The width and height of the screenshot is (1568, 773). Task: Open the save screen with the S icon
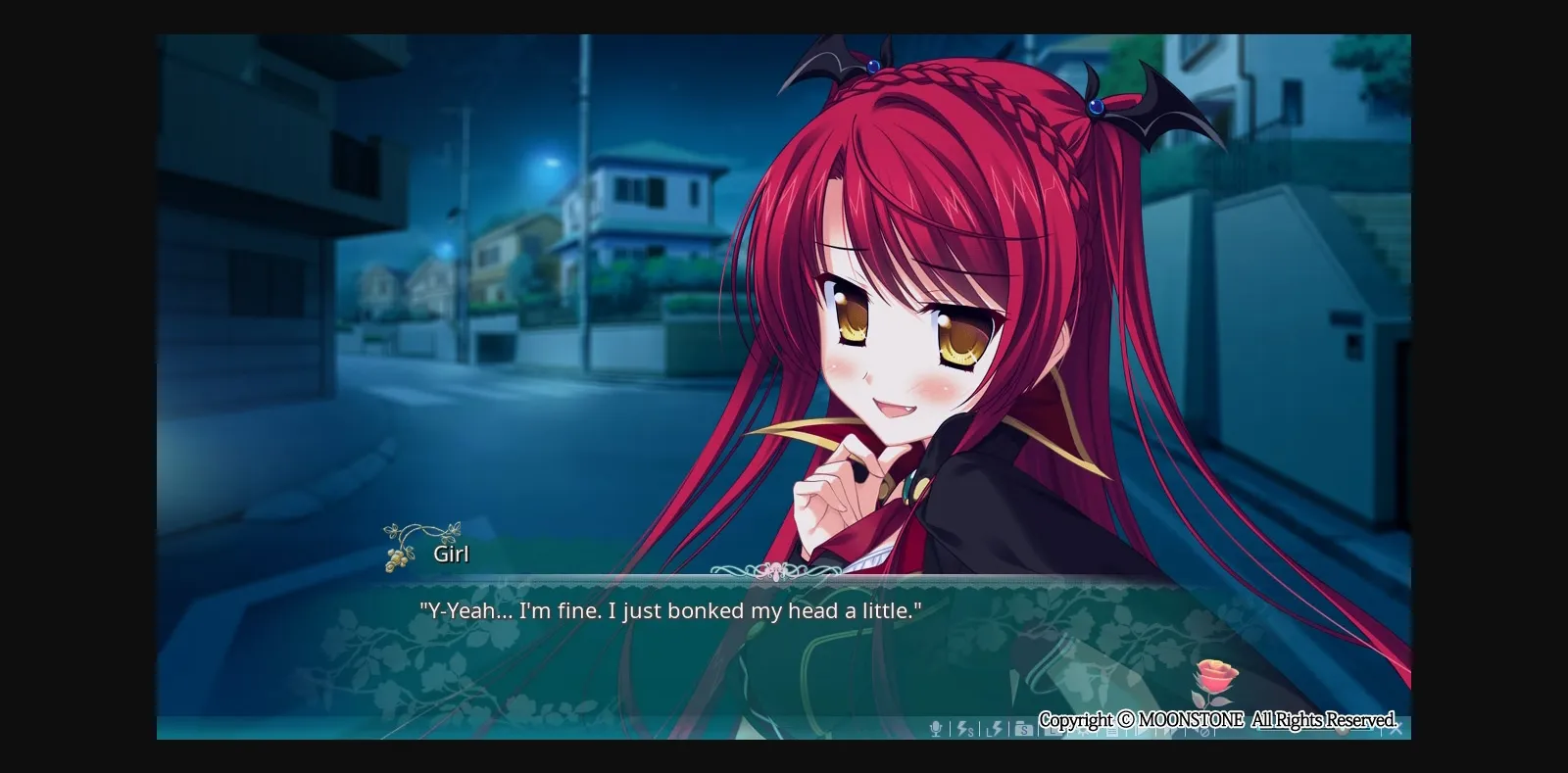coord(1022,730)
